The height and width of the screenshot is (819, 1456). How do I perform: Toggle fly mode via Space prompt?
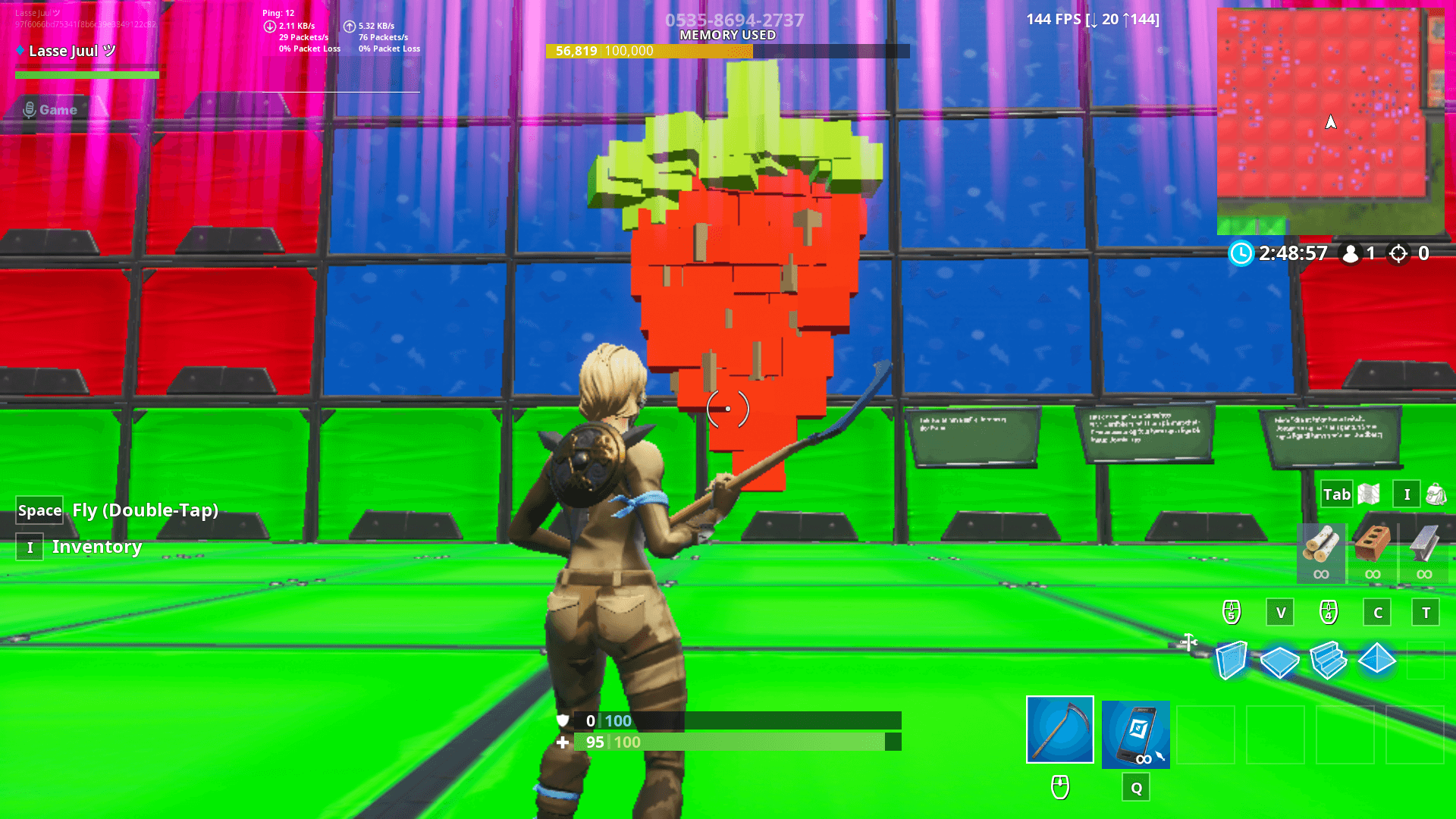pyautogui.click(x=39, y=510)
